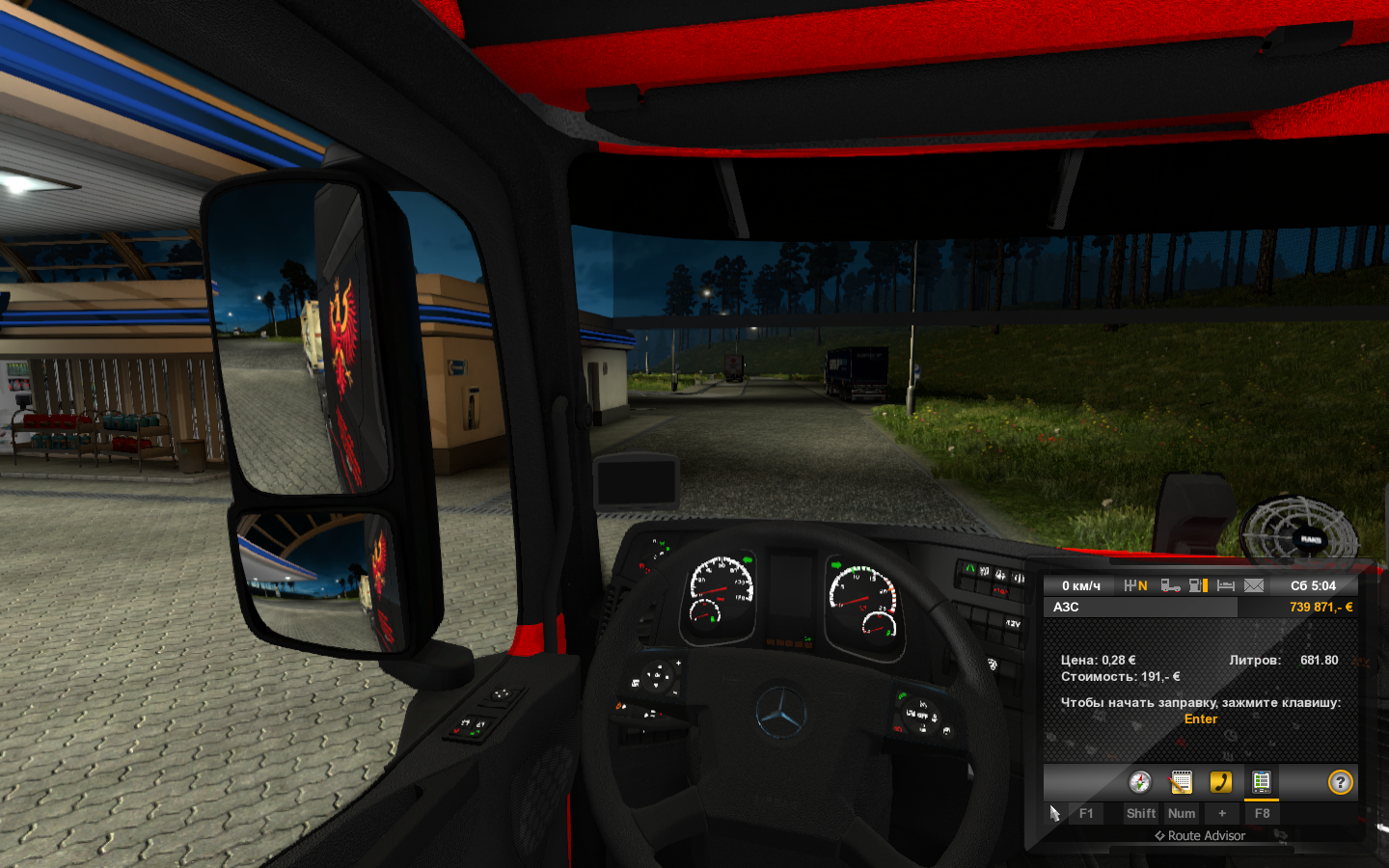Select the green truck info tab

[1261, 782]
